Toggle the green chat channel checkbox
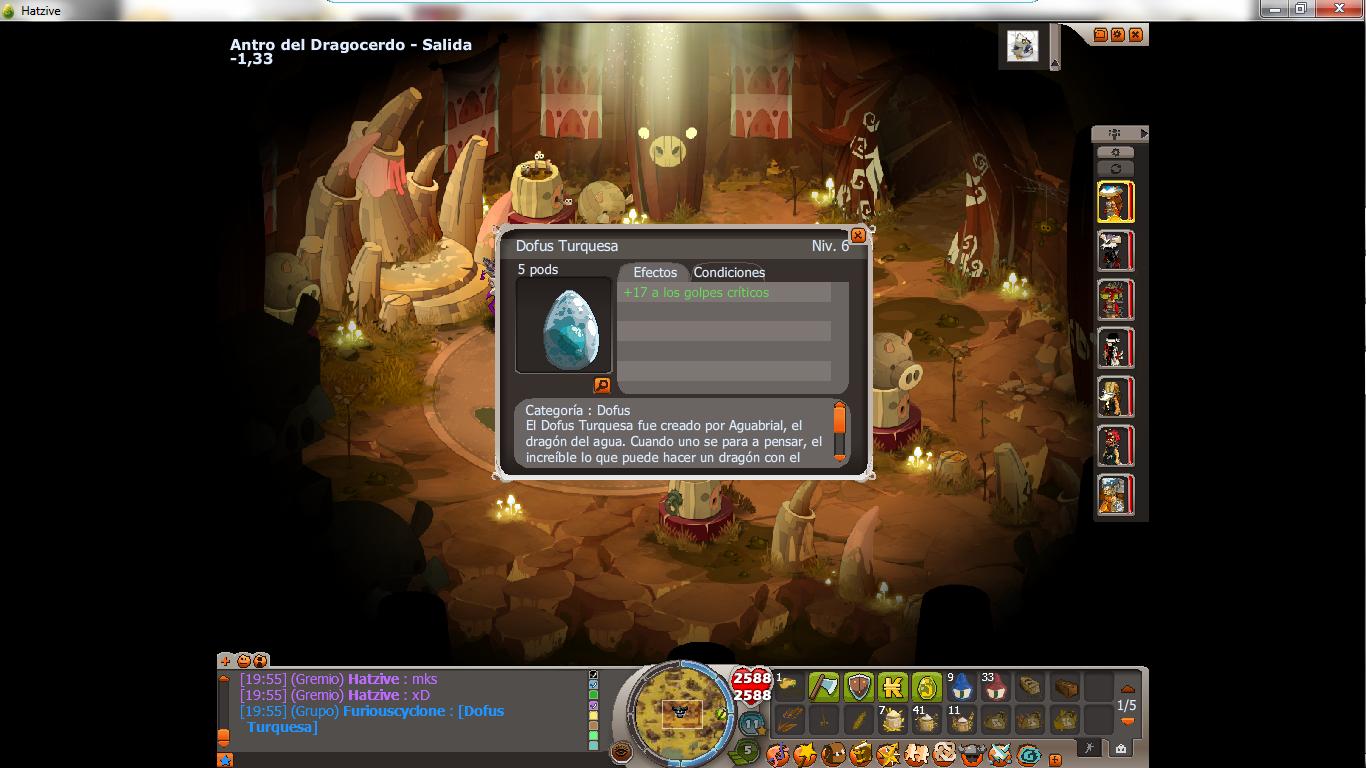 point(594,694)
